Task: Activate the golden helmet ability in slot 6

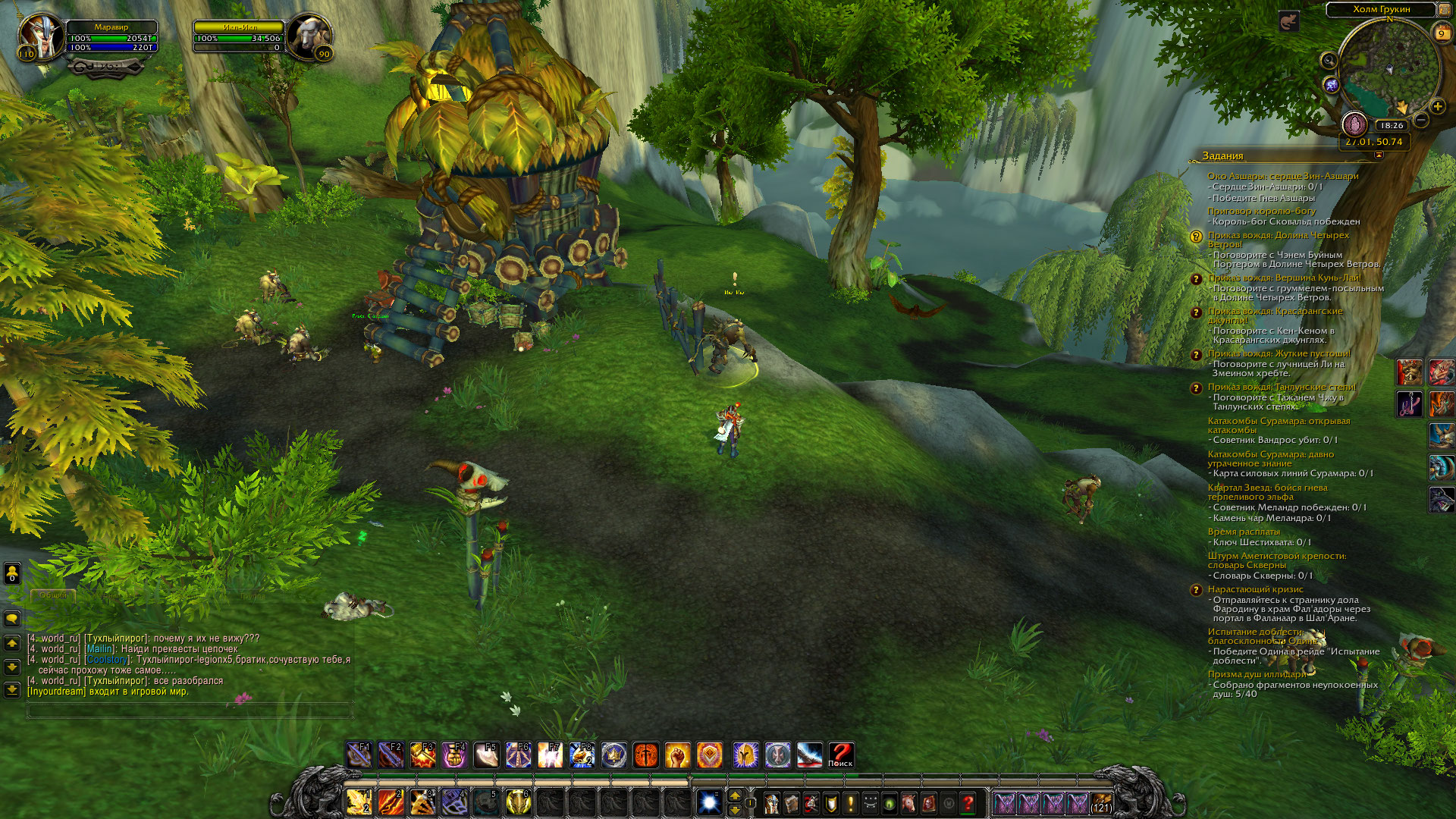Action: [x=518, y=802]
